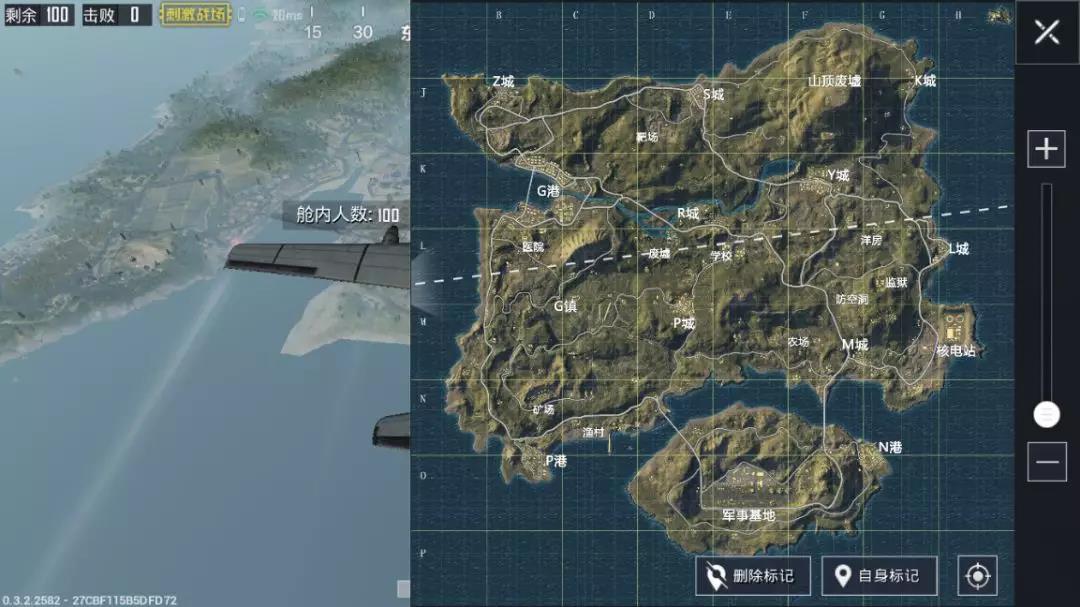The image size is (1080, 607).
Task: Zoom in the map with plus button
Action: 1046,150
